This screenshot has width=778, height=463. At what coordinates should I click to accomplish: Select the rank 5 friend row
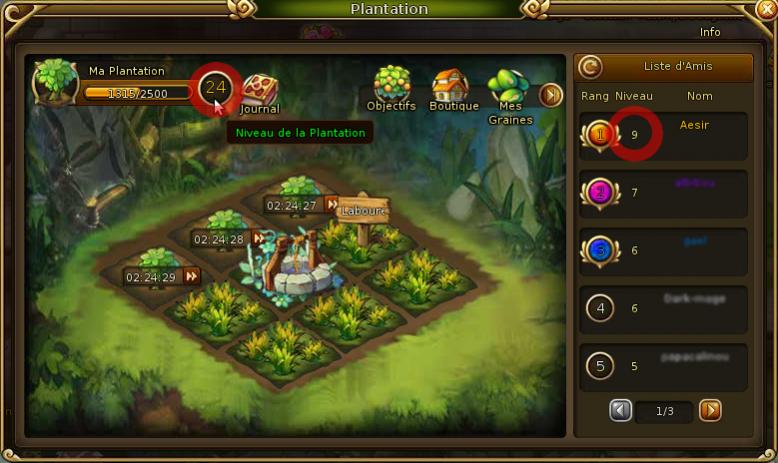[x=664, y=366]
